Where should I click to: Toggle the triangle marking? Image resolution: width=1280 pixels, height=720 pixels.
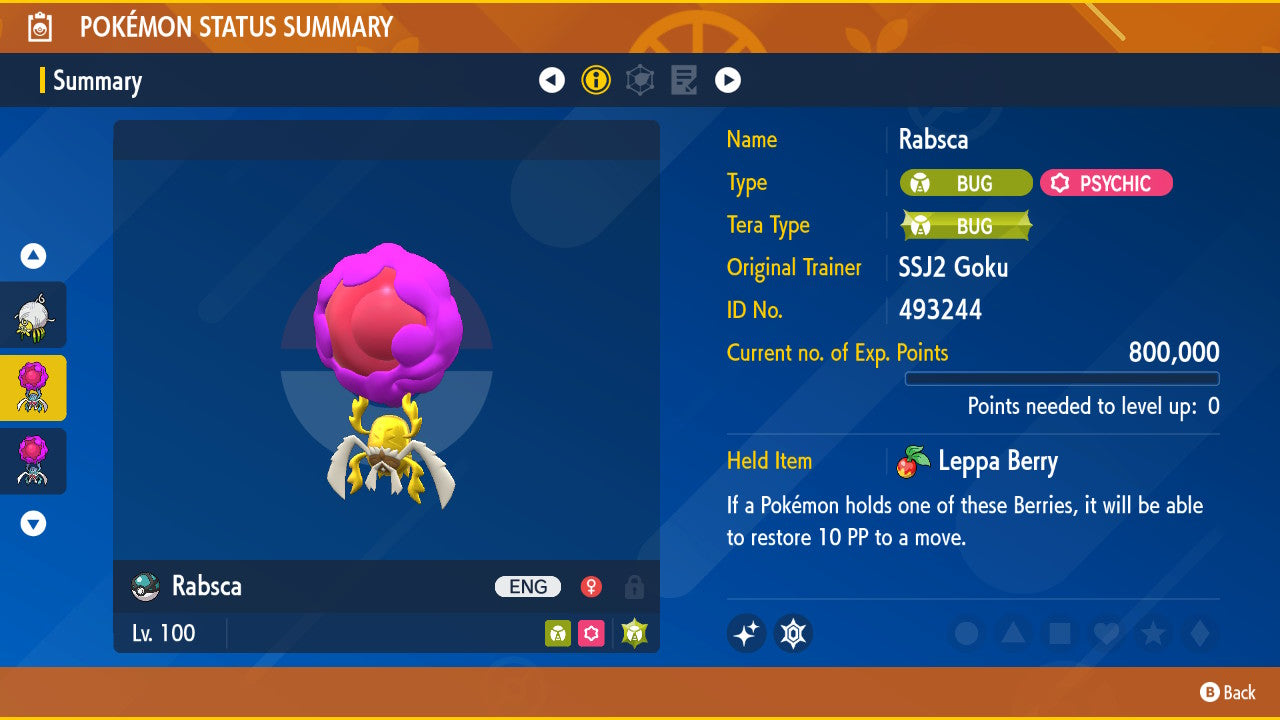[x=1013, y=634]
